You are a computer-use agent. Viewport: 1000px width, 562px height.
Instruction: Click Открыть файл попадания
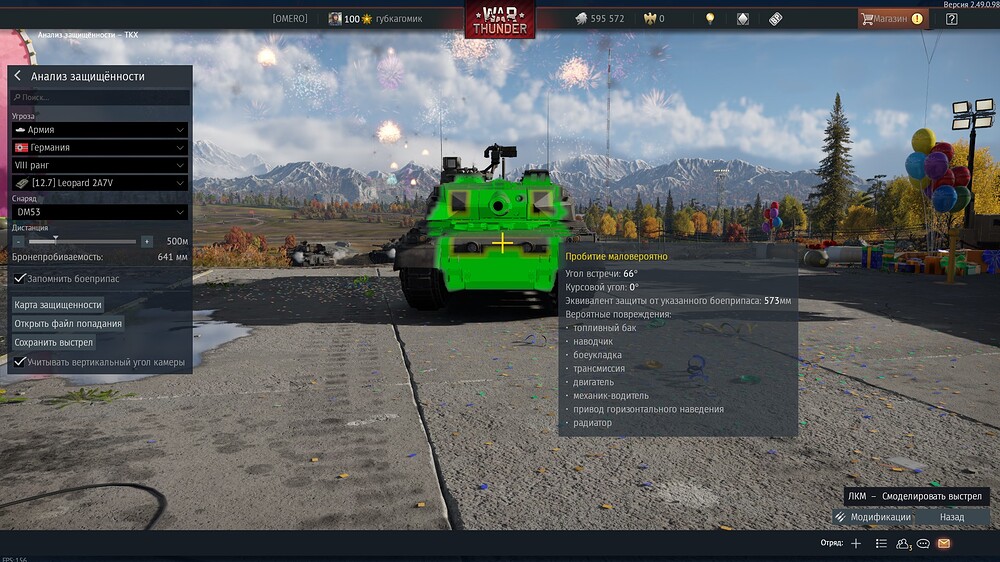(68, 324)
